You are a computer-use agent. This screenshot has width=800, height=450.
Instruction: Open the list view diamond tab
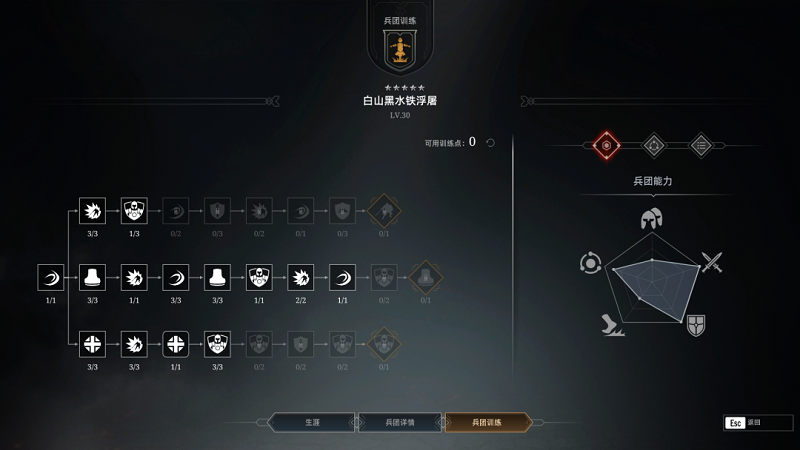click(x=702, y=145)
